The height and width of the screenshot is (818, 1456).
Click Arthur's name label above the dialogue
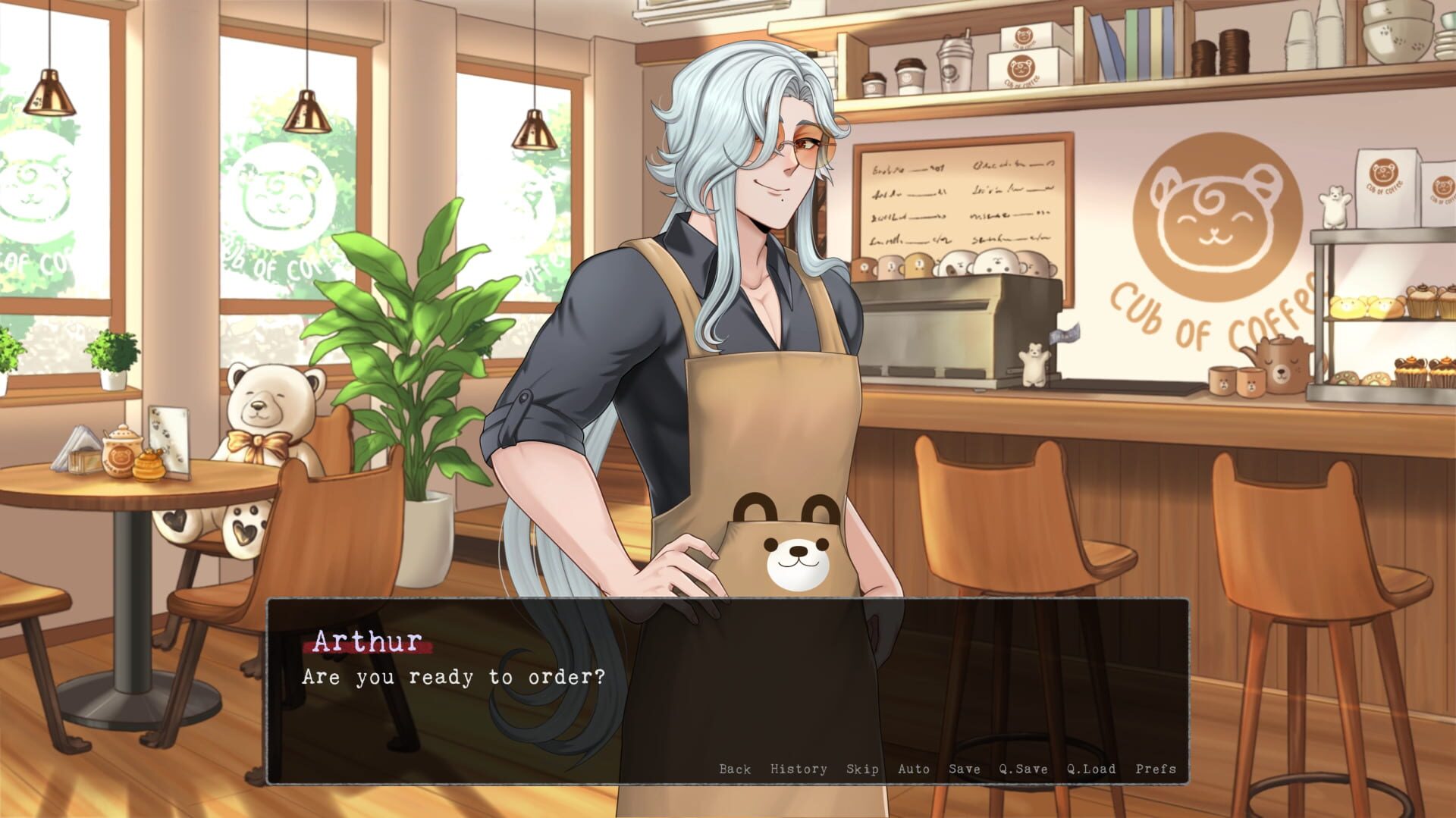coord(369,643)
